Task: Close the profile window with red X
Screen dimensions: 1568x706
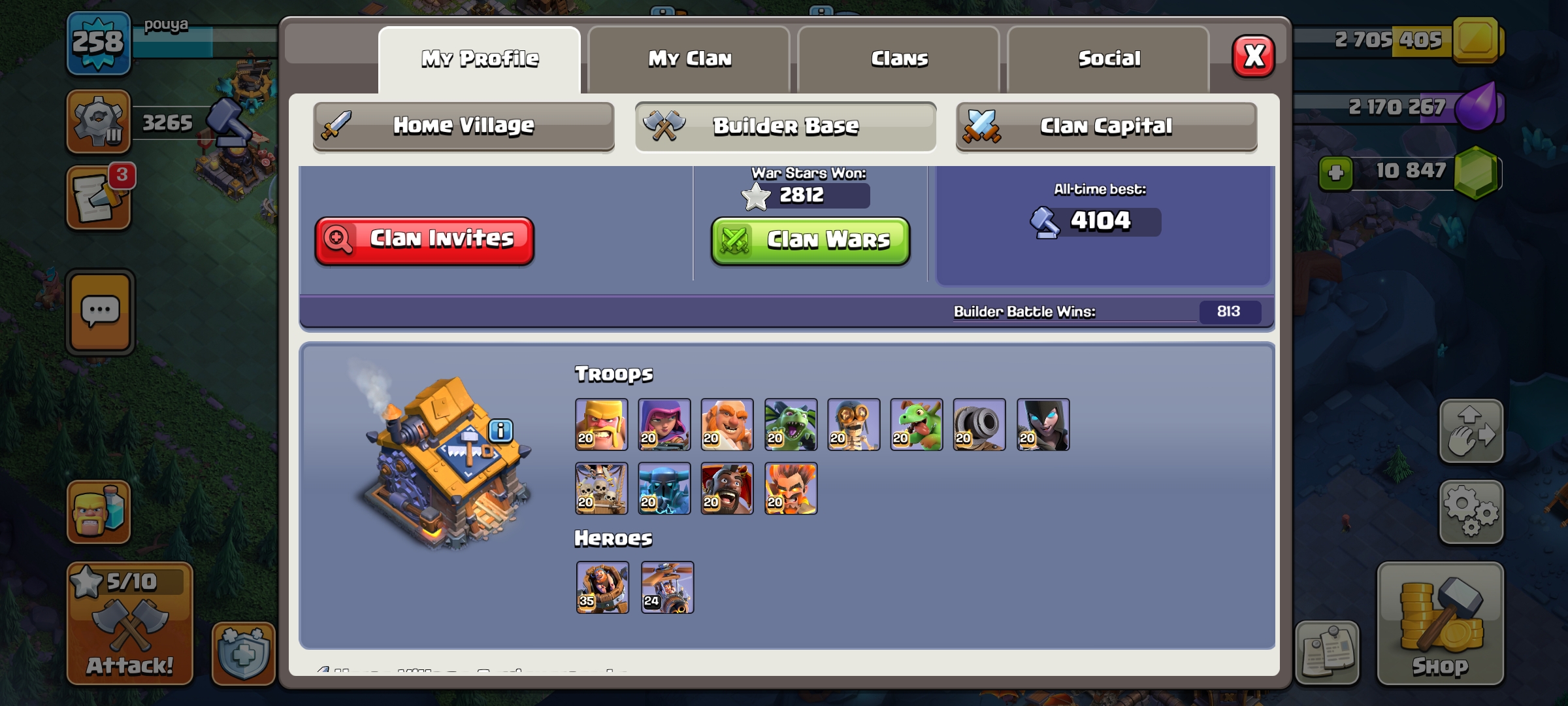Action: click(x=1253, y=56)
